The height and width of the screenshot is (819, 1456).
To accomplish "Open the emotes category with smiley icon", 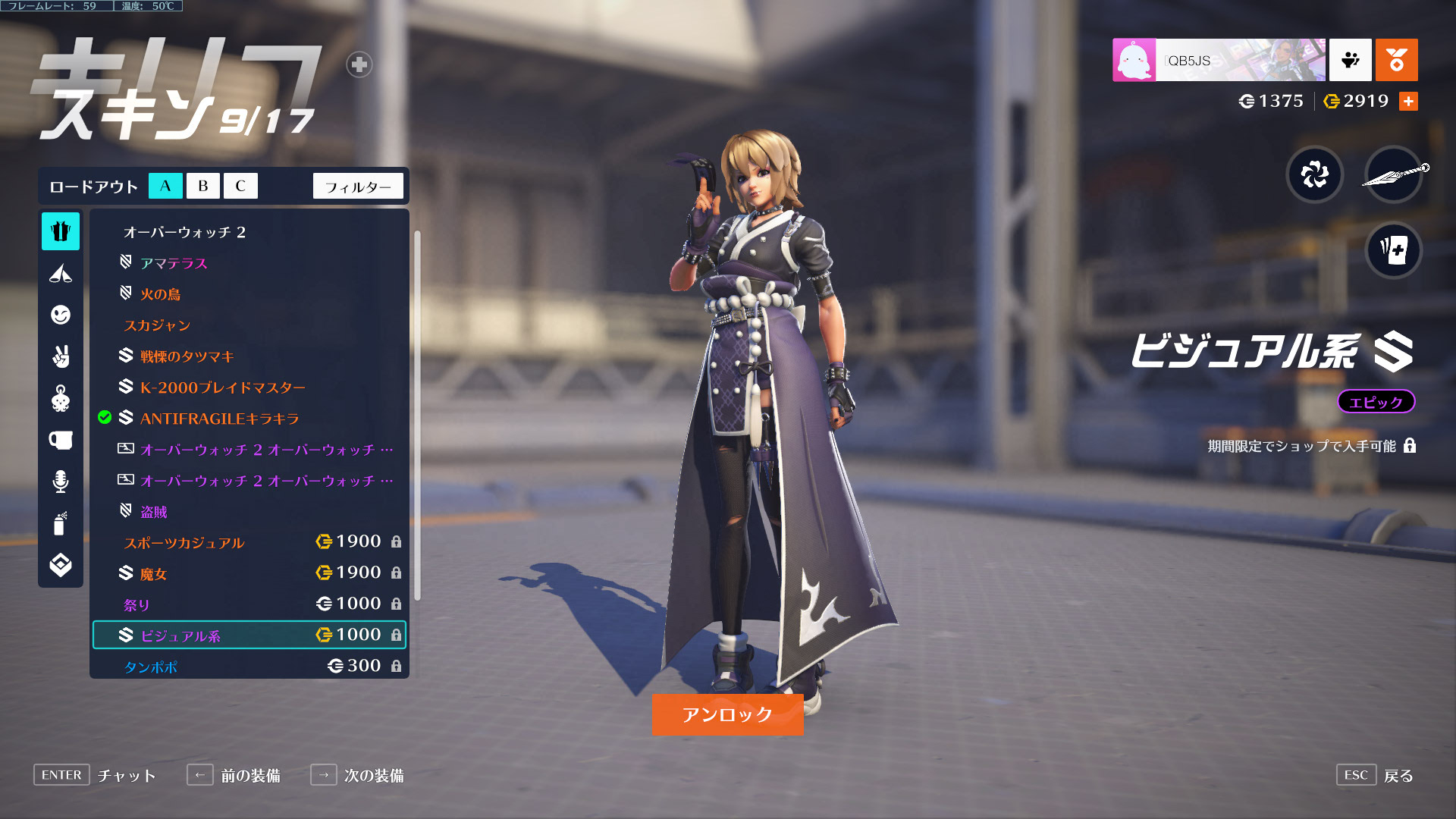I will point(61,315).
